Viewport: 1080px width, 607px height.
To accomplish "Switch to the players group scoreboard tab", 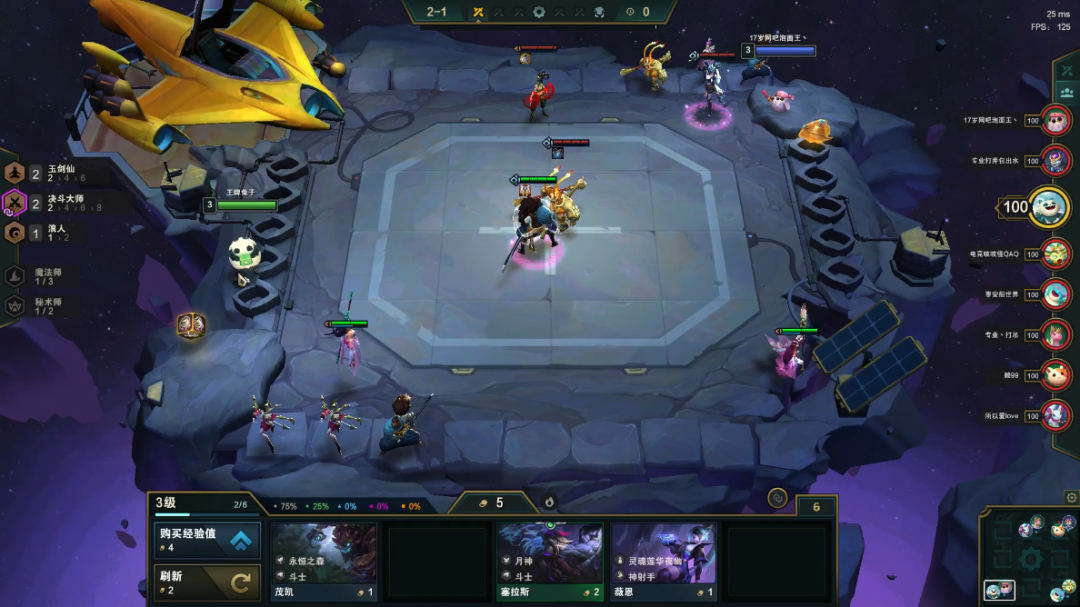I will click(x=1066, y=92).
